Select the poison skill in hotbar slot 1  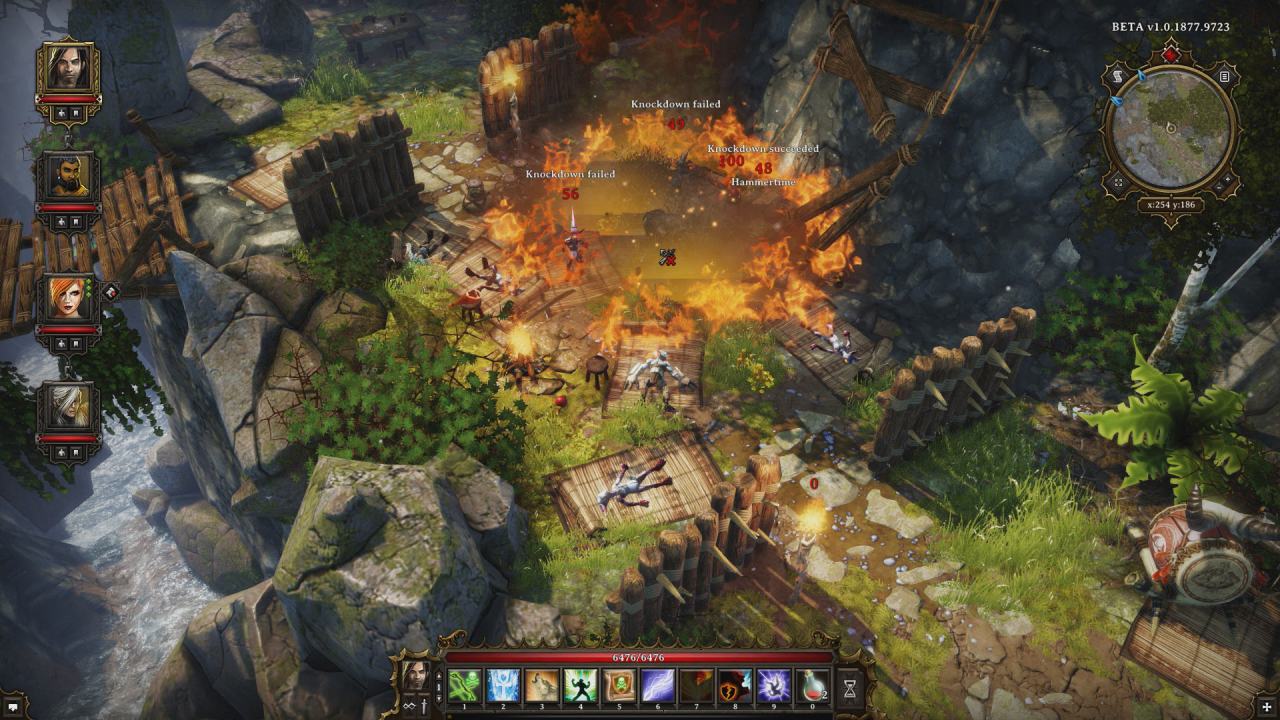(464, 685)
